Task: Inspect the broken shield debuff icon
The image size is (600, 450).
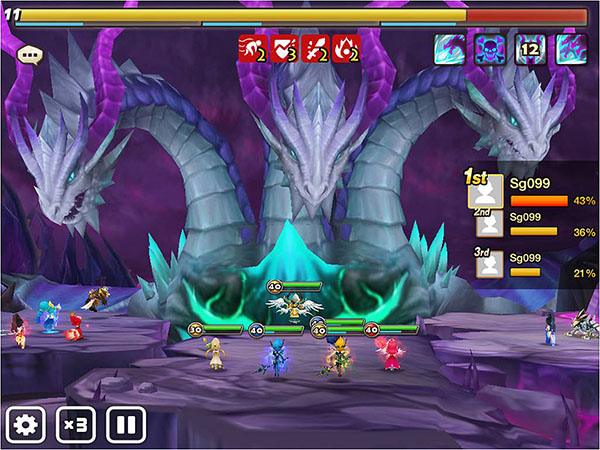Action: (282, 49)
